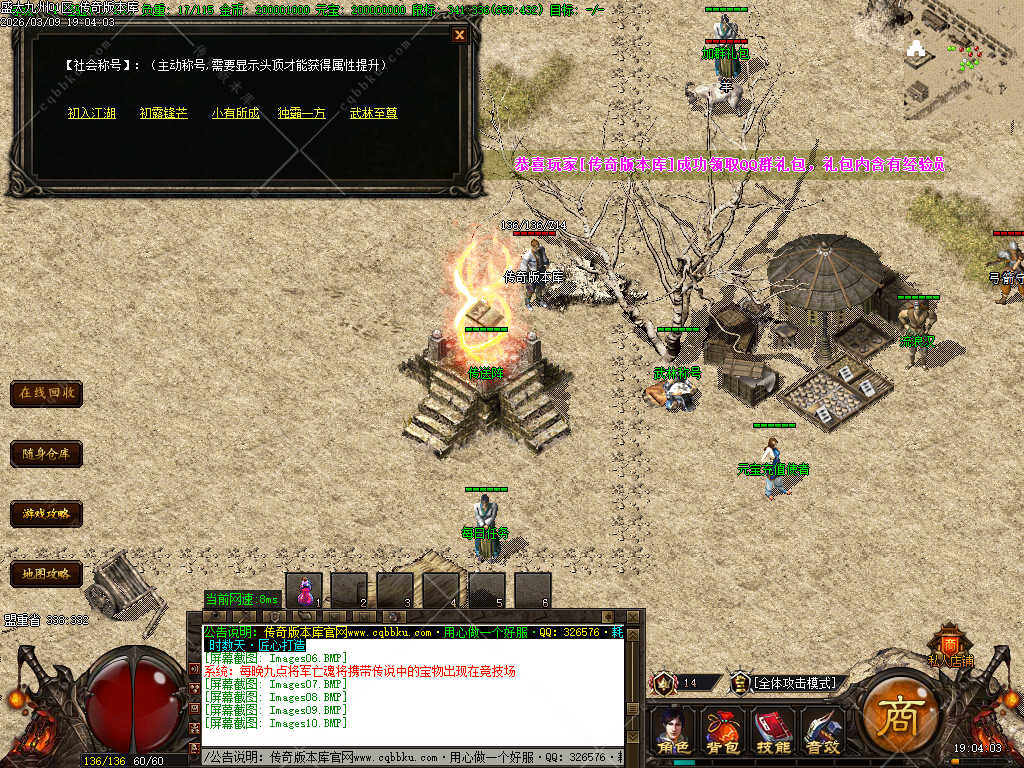
Task: Toggle the 全体攻击模式 attack mode
Action: tap(794, 683)
